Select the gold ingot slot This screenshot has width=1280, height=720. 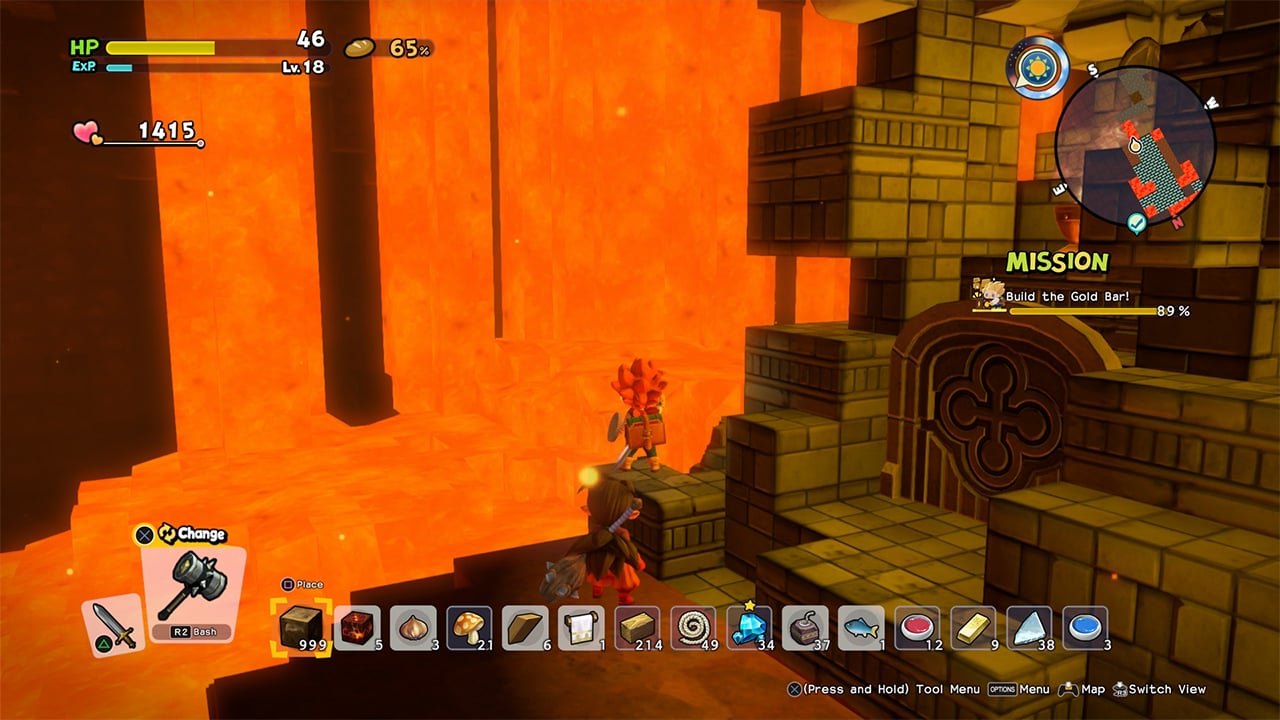pyautogui.click(x=973, y=627)
